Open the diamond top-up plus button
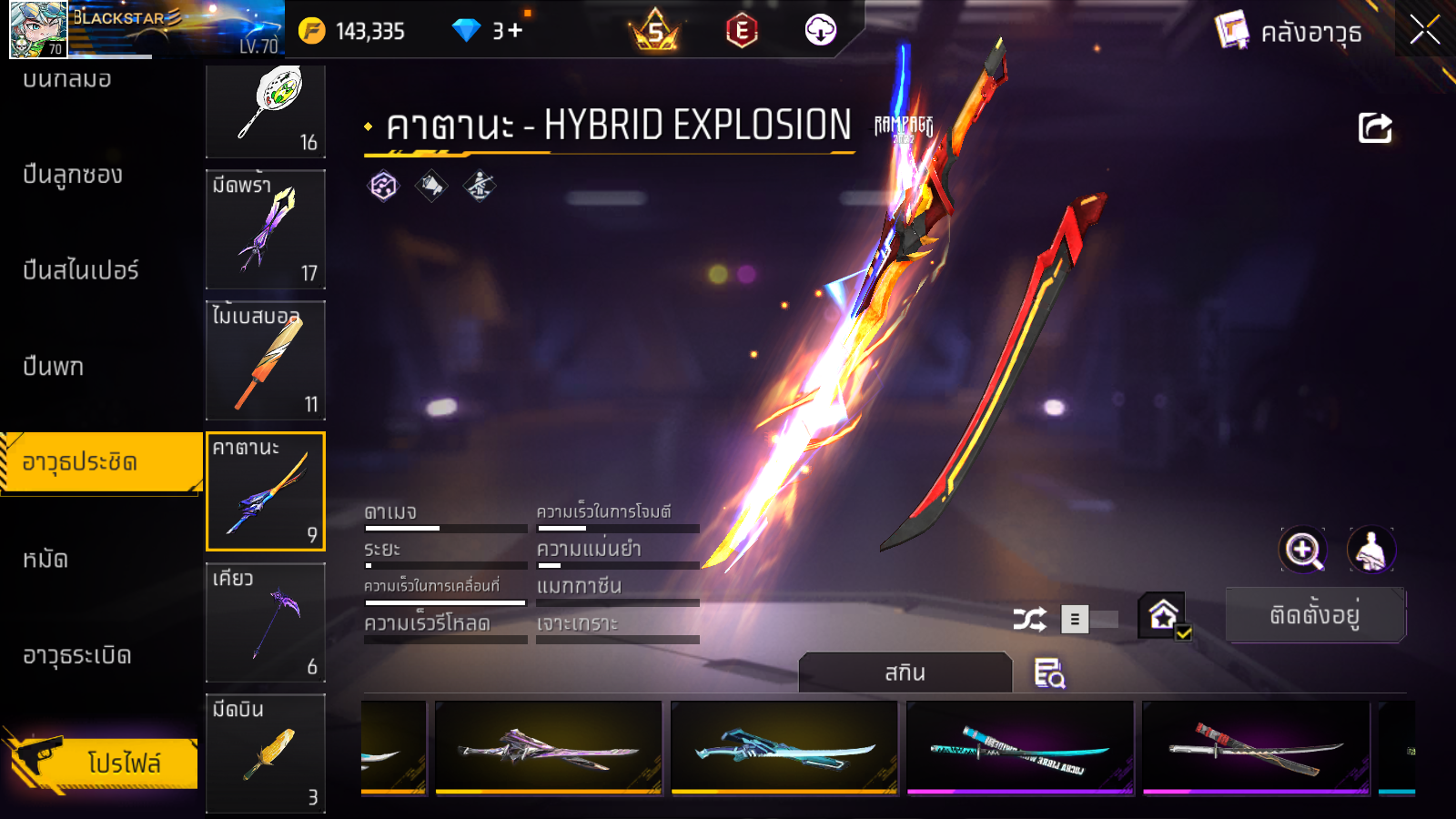The height and width of the screenshot is (819, 1456). (x=515, y=31)
